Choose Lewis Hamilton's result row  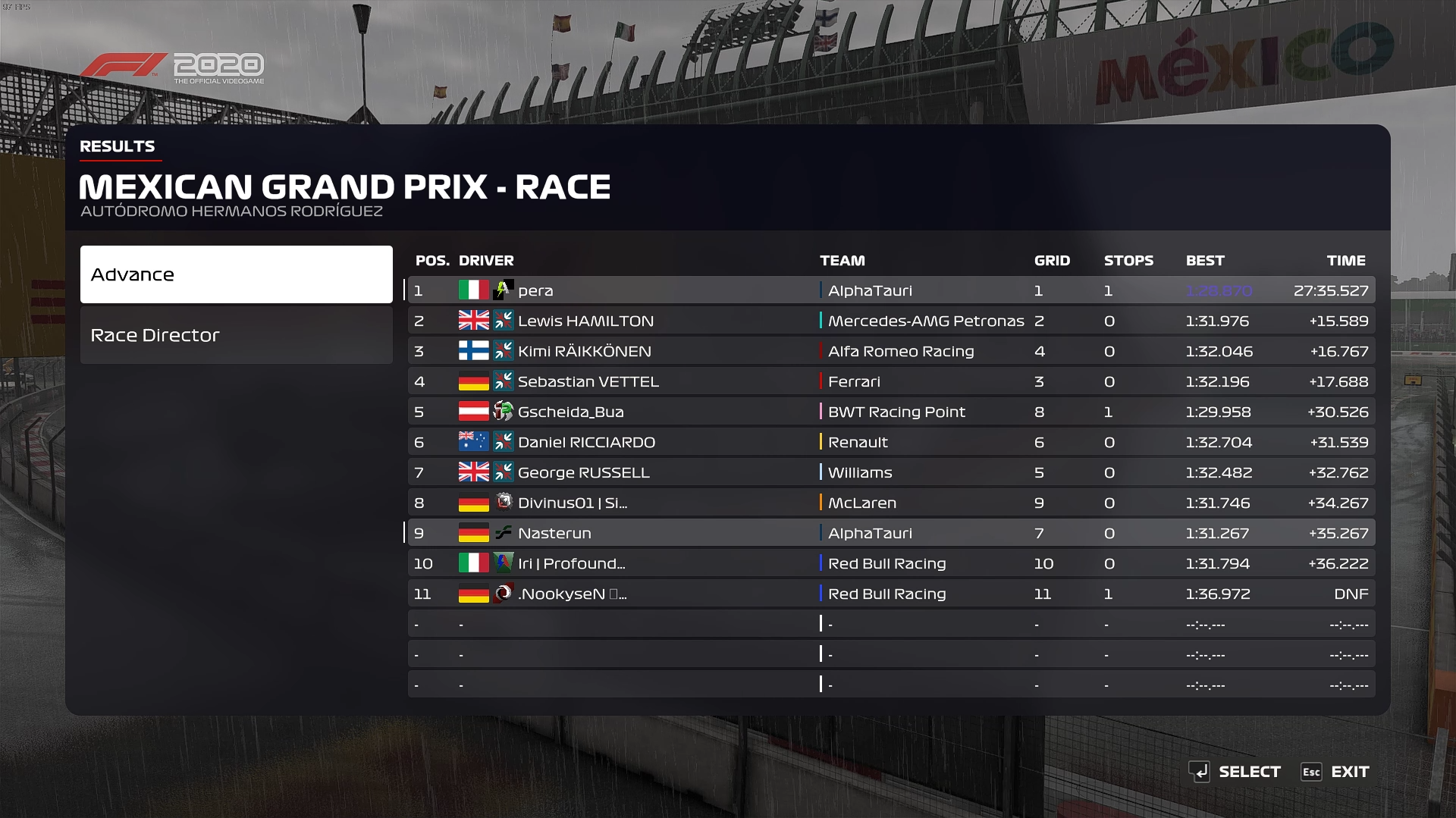[891, 321]
